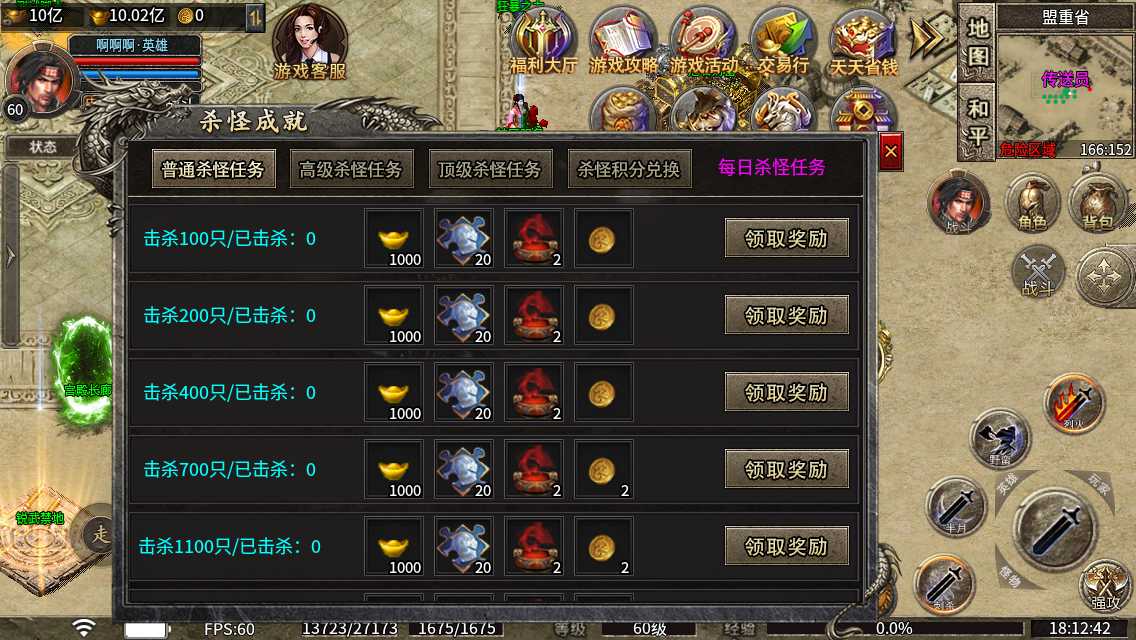Claim reward for the 400-kill task
Image resolution: width=1136 pixels, height=640 pixels.
786,392
